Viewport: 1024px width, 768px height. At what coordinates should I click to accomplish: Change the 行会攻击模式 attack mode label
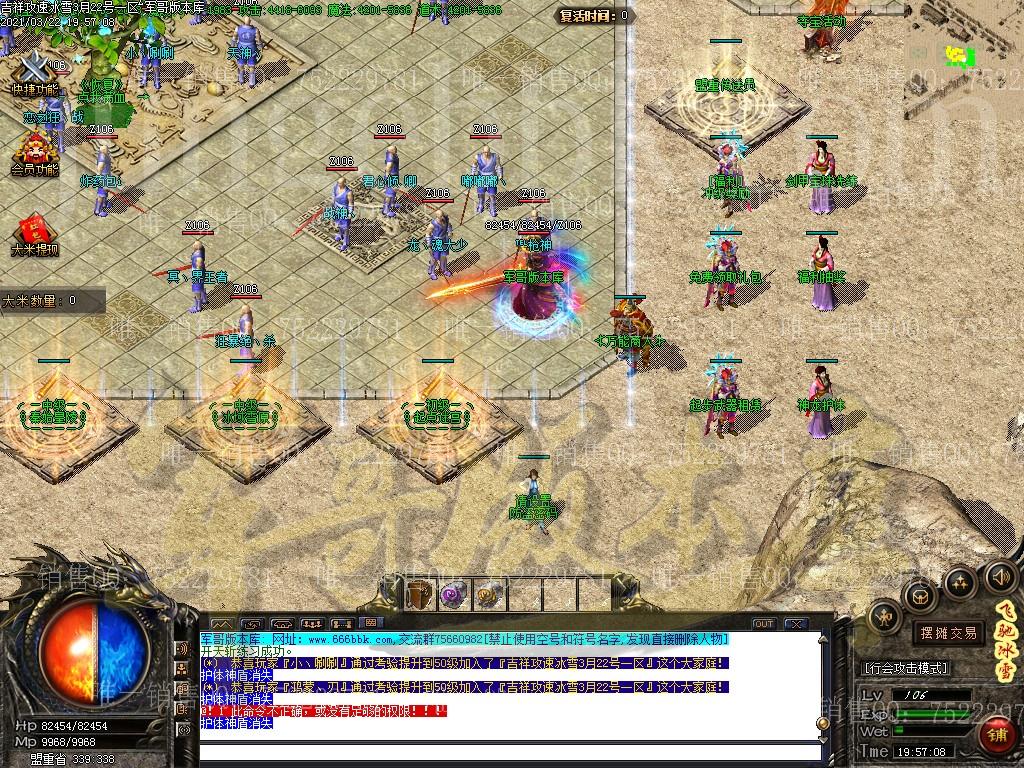(906, 668)
